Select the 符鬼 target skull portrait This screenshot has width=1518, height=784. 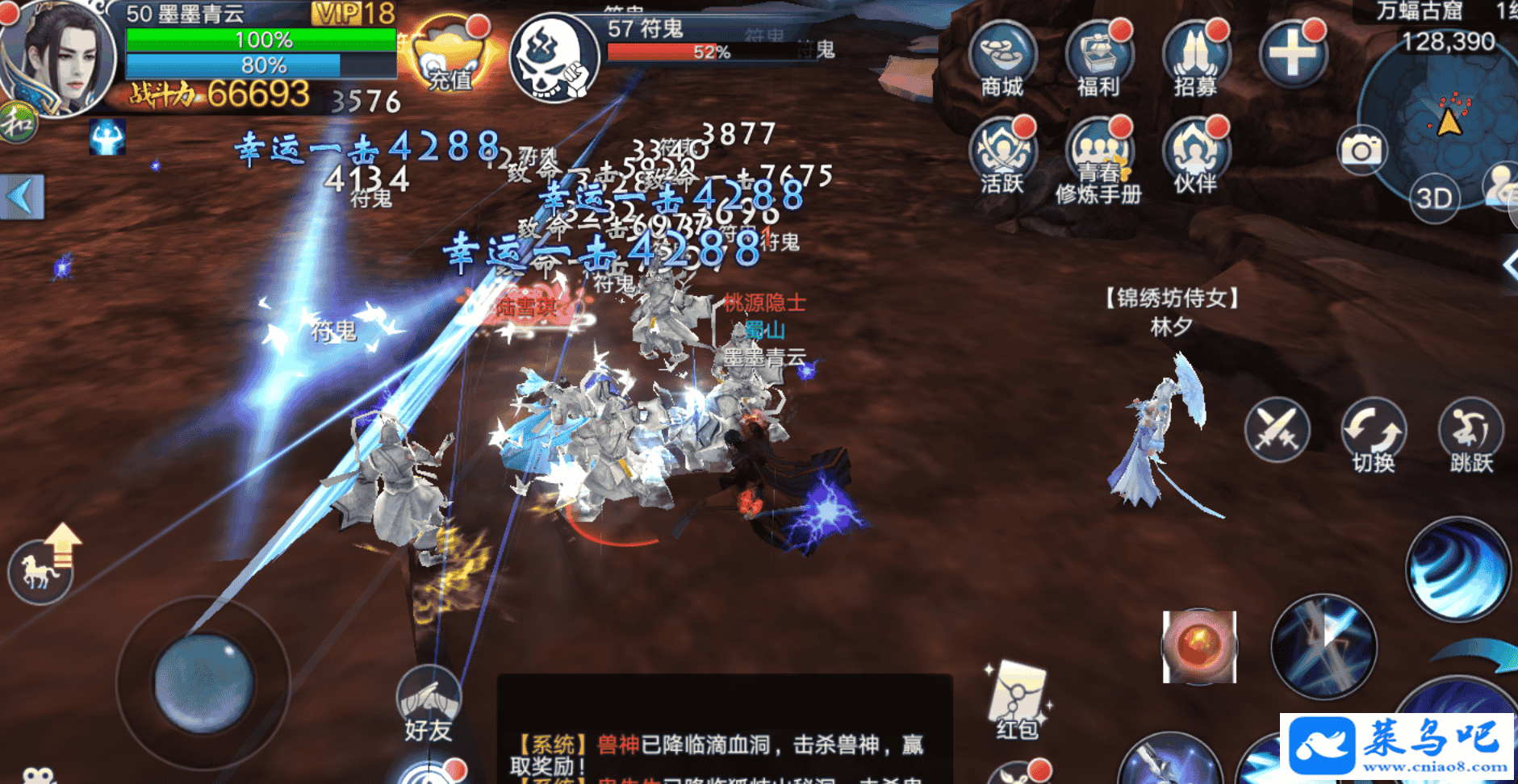(554, 58)
